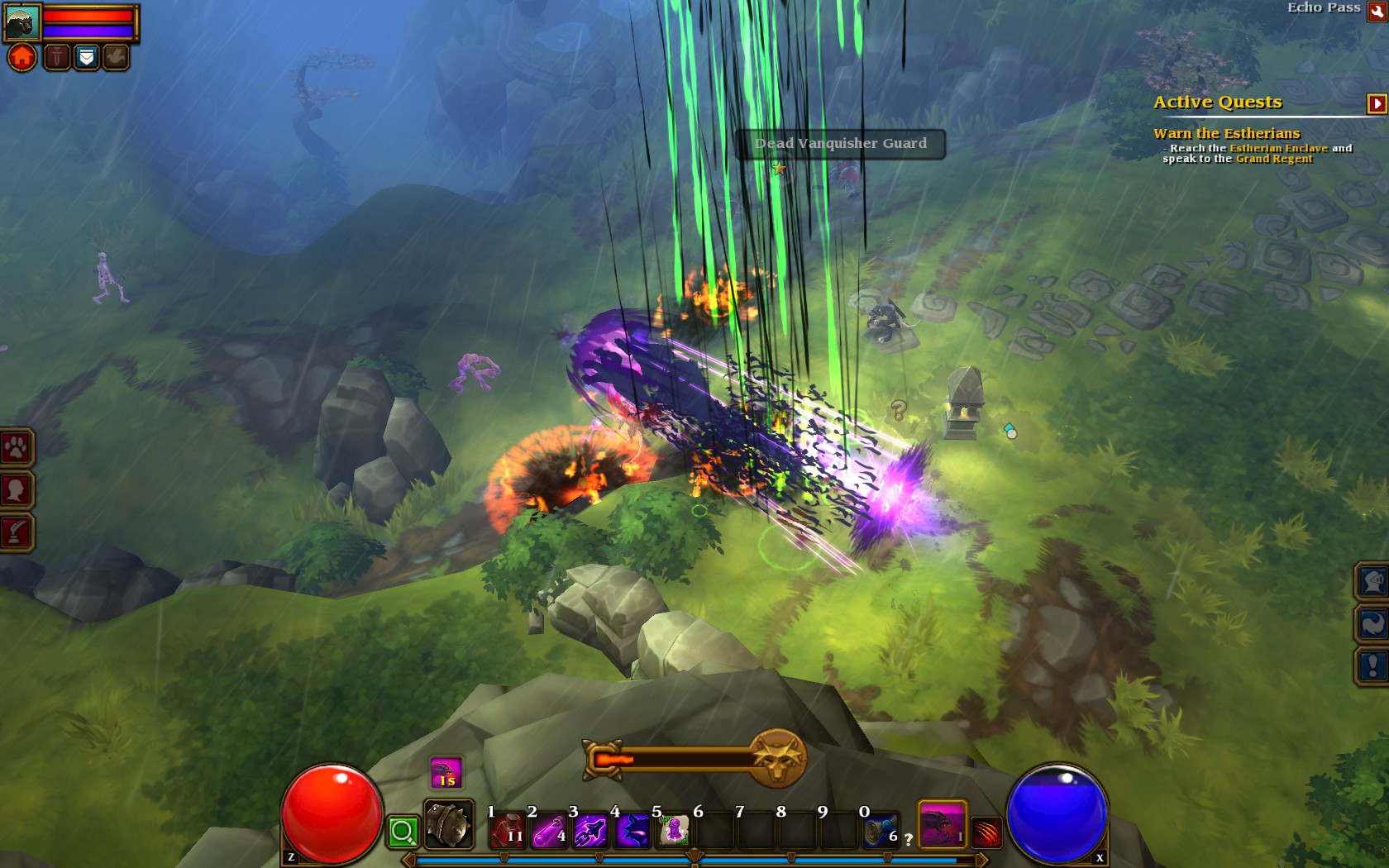Click the dove icon button
The height and width of the screenshot is (868, 1389).
[116, 57]
